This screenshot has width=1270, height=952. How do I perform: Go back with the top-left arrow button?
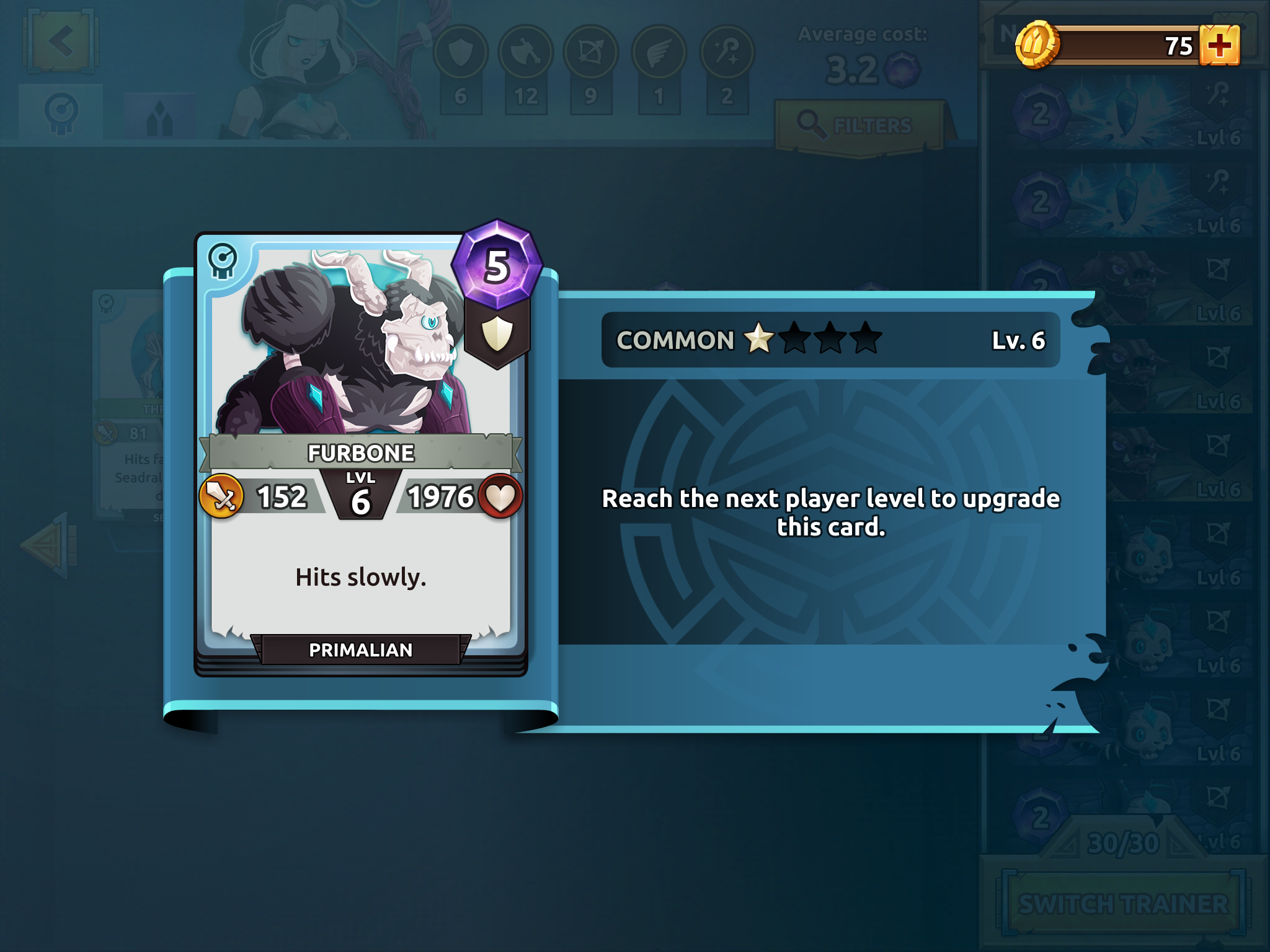[61, 43]
